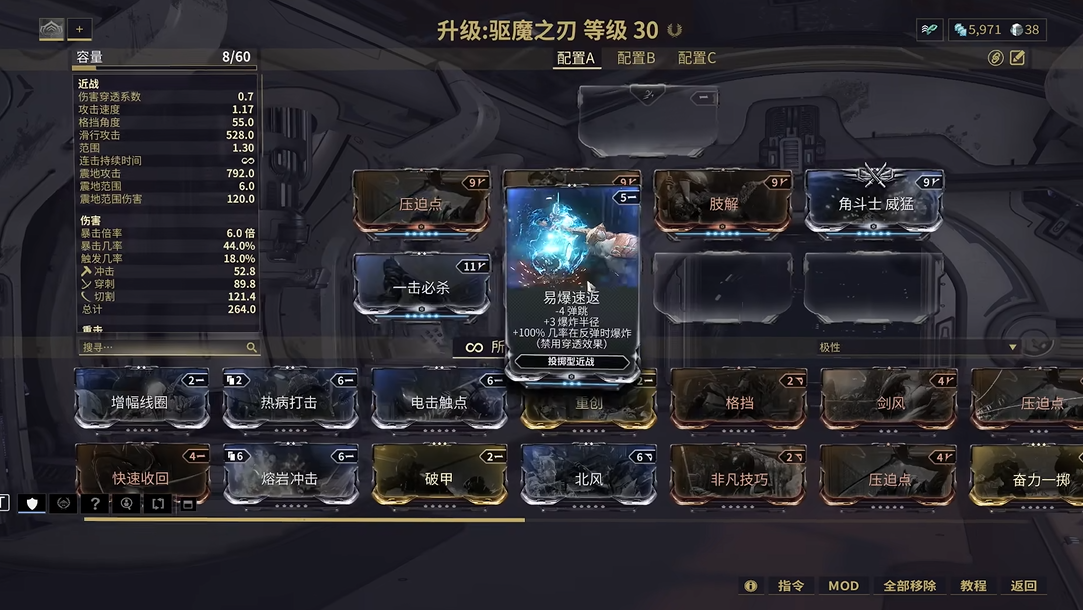Image resolution: width=1083 pixels, height=610 pixels.
Task: Choose the 破甲 mod card
Action: (x=439, y=478)
